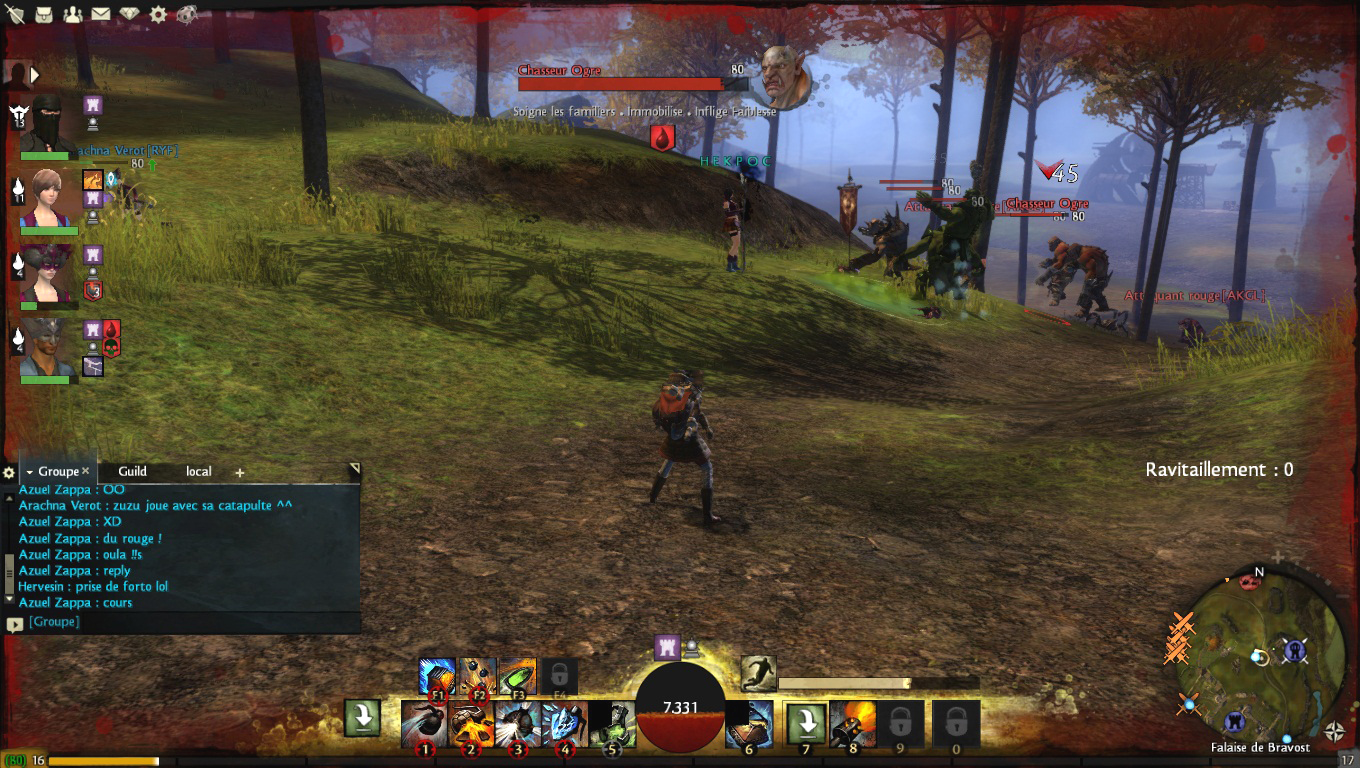Close the Groupe chat tab

[86, 471]
